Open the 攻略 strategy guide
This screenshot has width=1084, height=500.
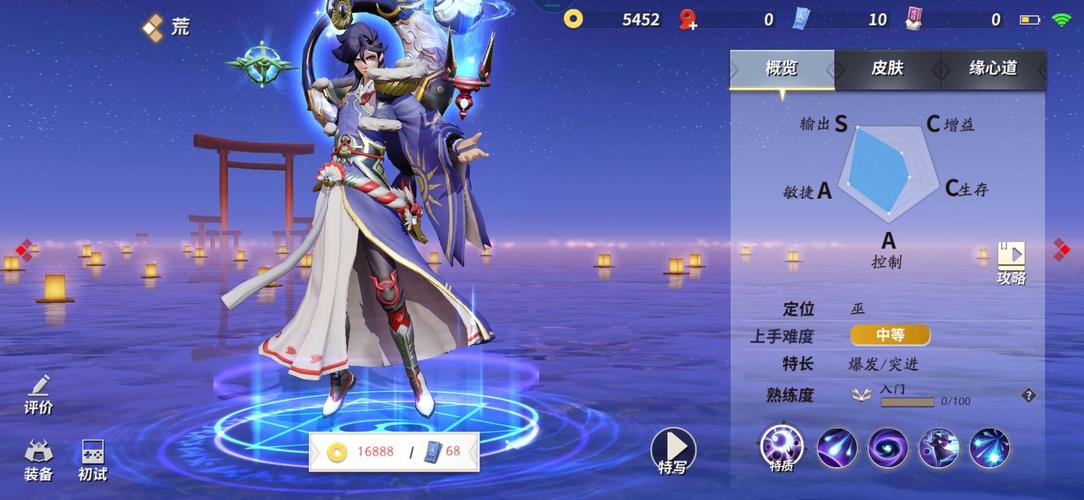tap(1011, 264)
